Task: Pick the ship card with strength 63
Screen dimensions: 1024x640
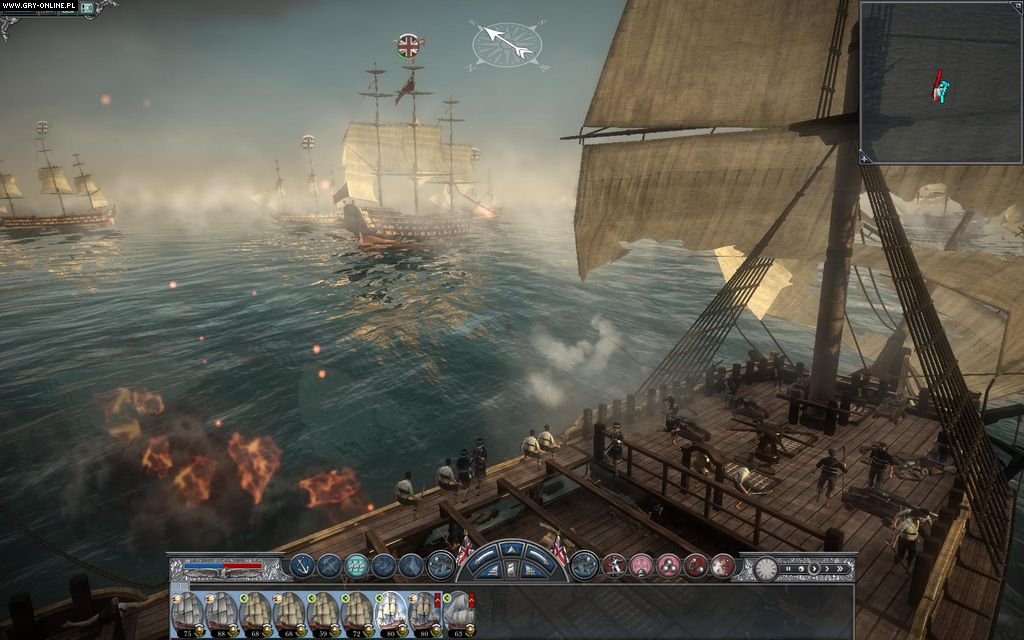Action: click(x=458, y=612)
